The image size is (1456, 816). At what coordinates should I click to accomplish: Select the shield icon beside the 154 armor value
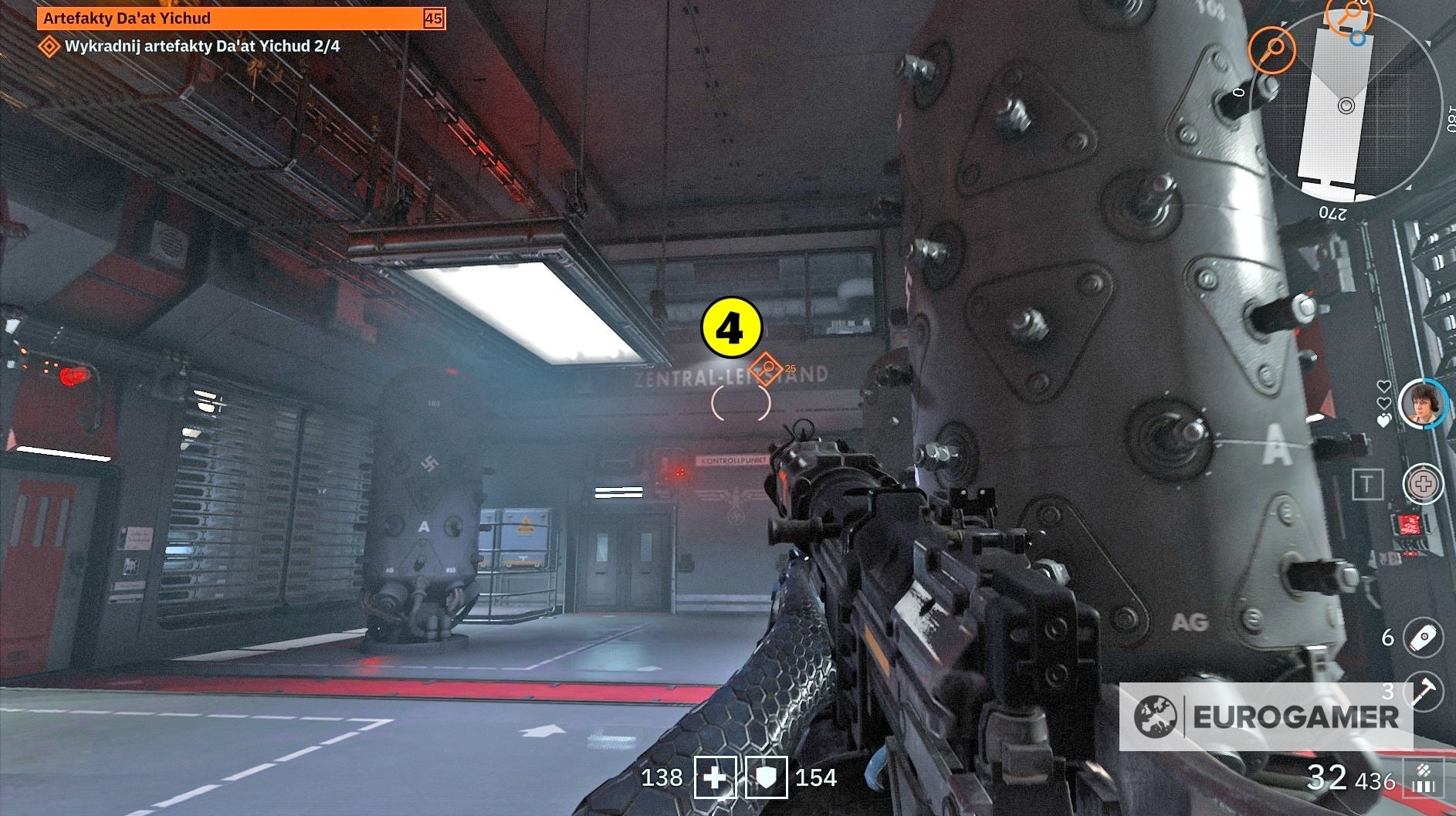click(x=765, y=777)
